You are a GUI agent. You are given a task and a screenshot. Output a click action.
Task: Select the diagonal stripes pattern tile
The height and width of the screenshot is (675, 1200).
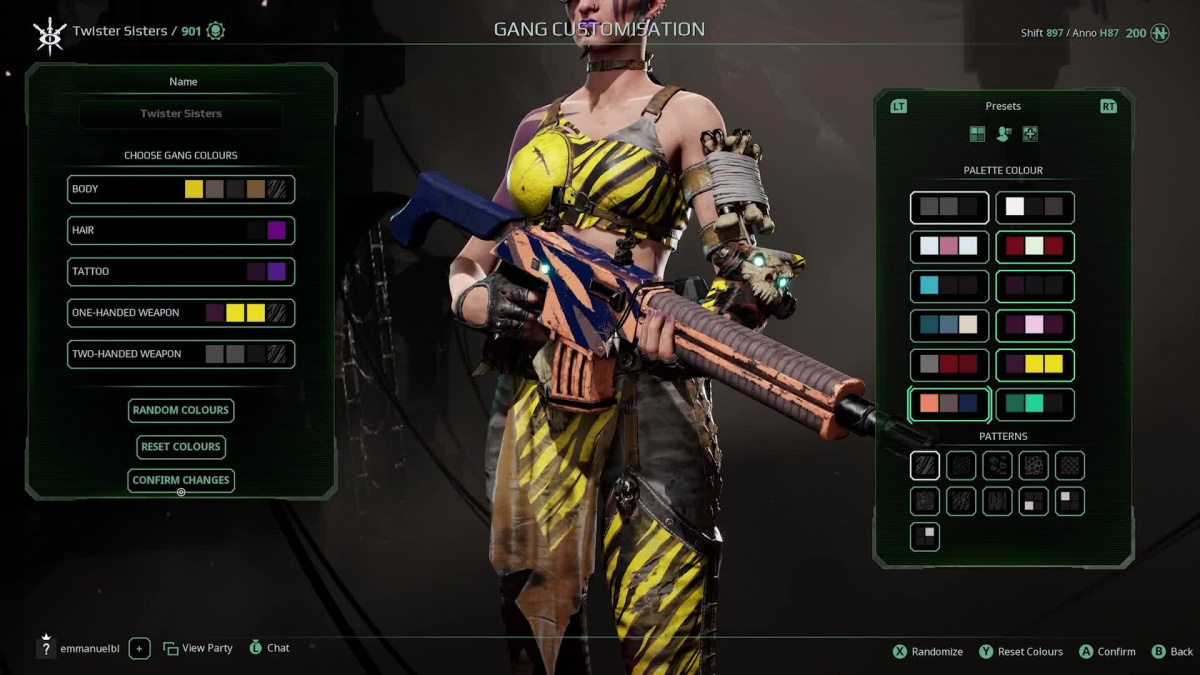coord(925,465)
